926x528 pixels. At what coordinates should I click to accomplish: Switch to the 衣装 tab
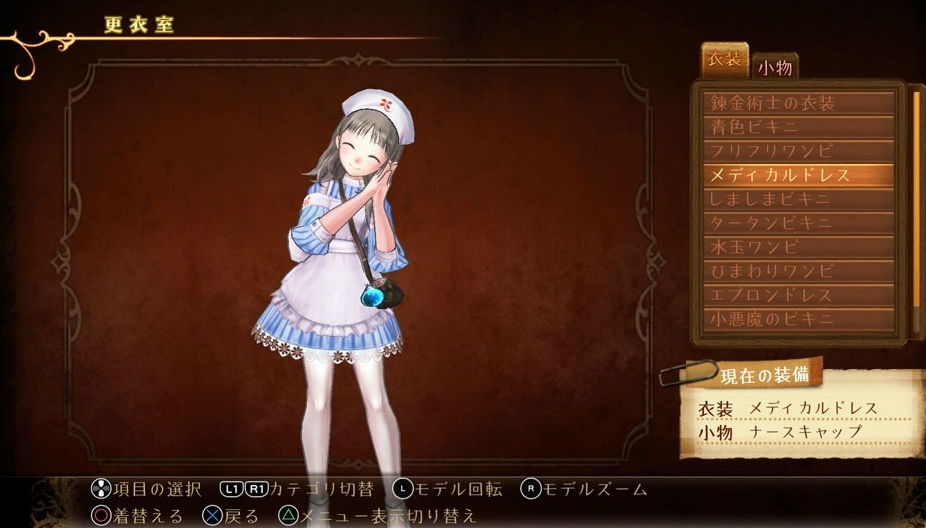coord(725,60)
